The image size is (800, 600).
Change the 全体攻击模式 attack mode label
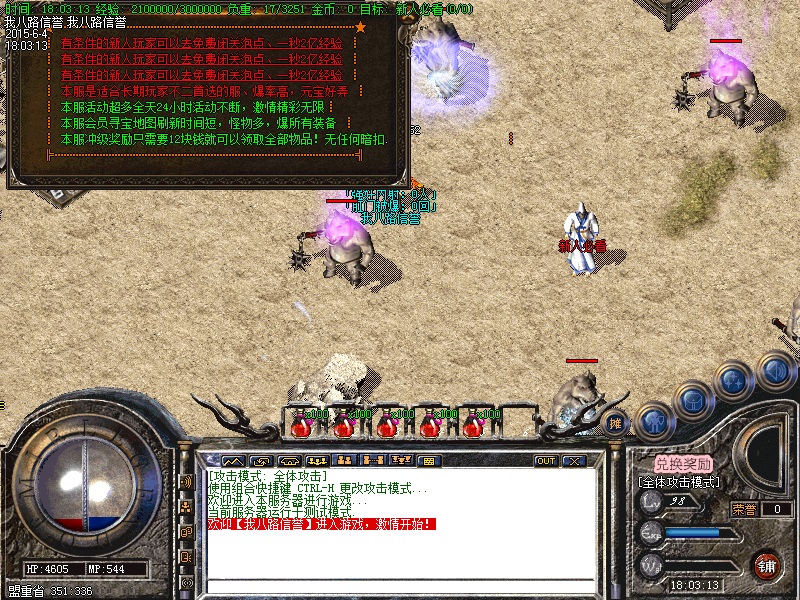tap(680, 481)
